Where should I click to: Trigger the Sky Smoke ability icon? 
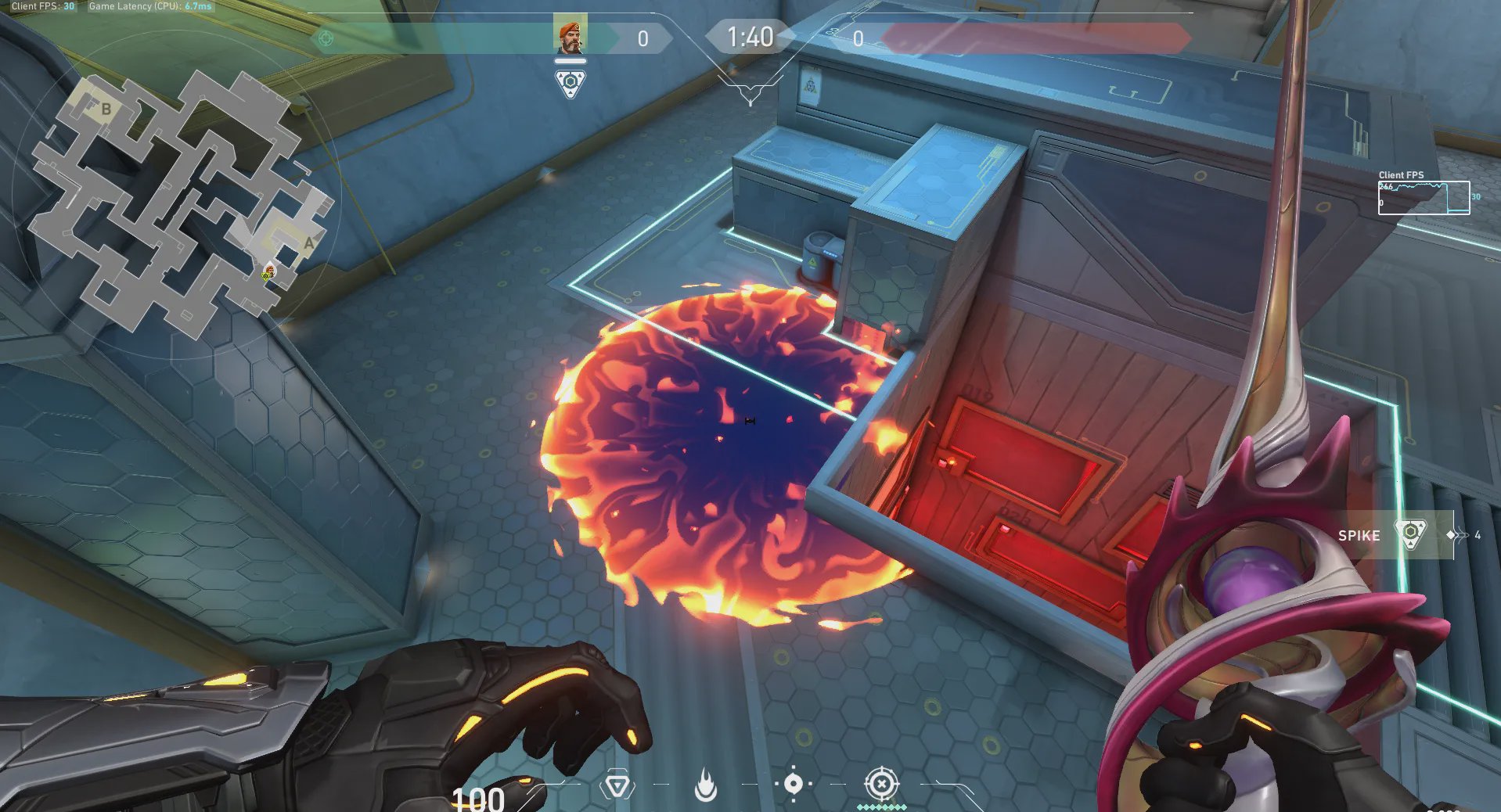793,784
